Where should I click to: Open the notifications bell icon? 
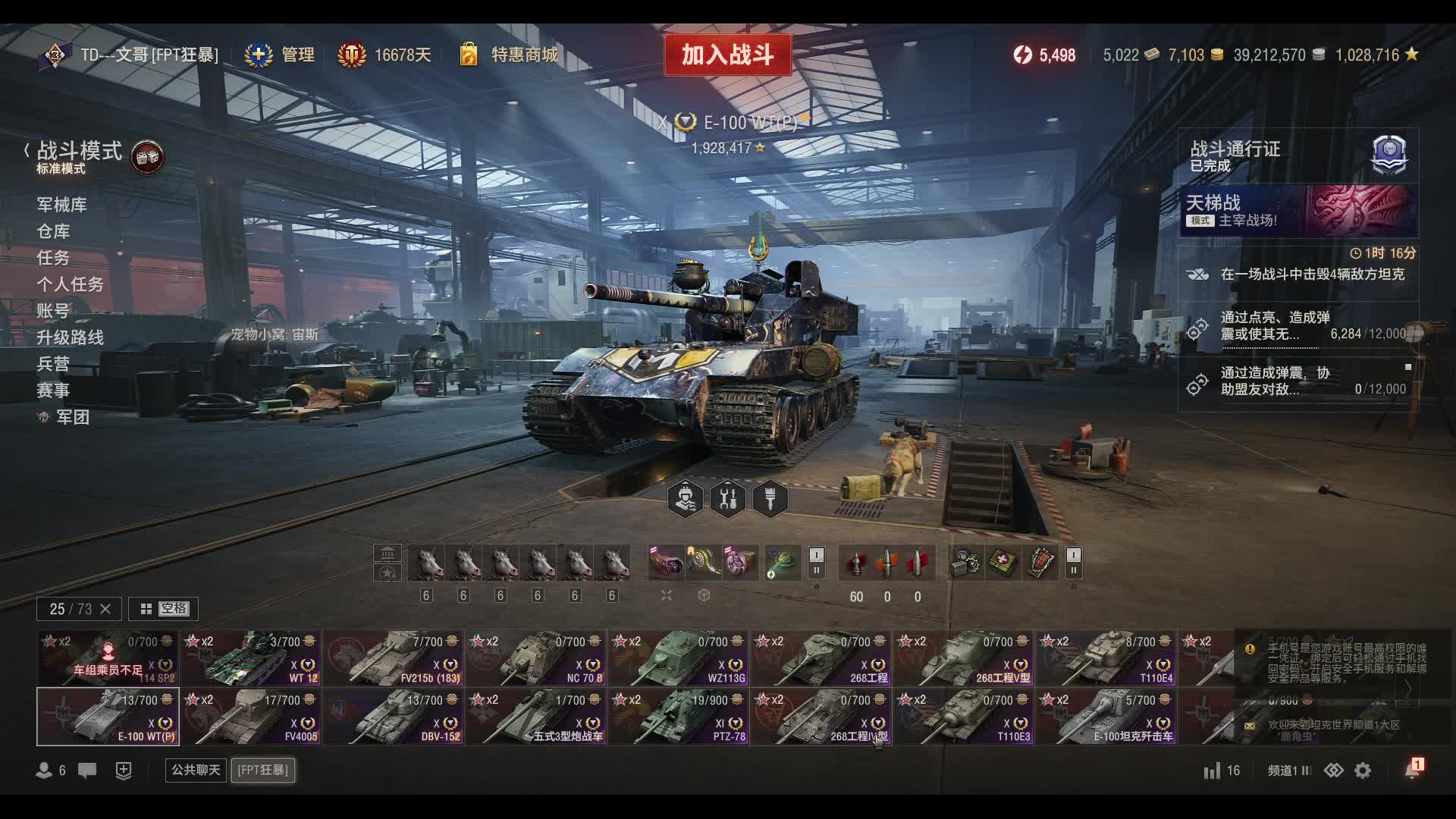(1412, 770)
